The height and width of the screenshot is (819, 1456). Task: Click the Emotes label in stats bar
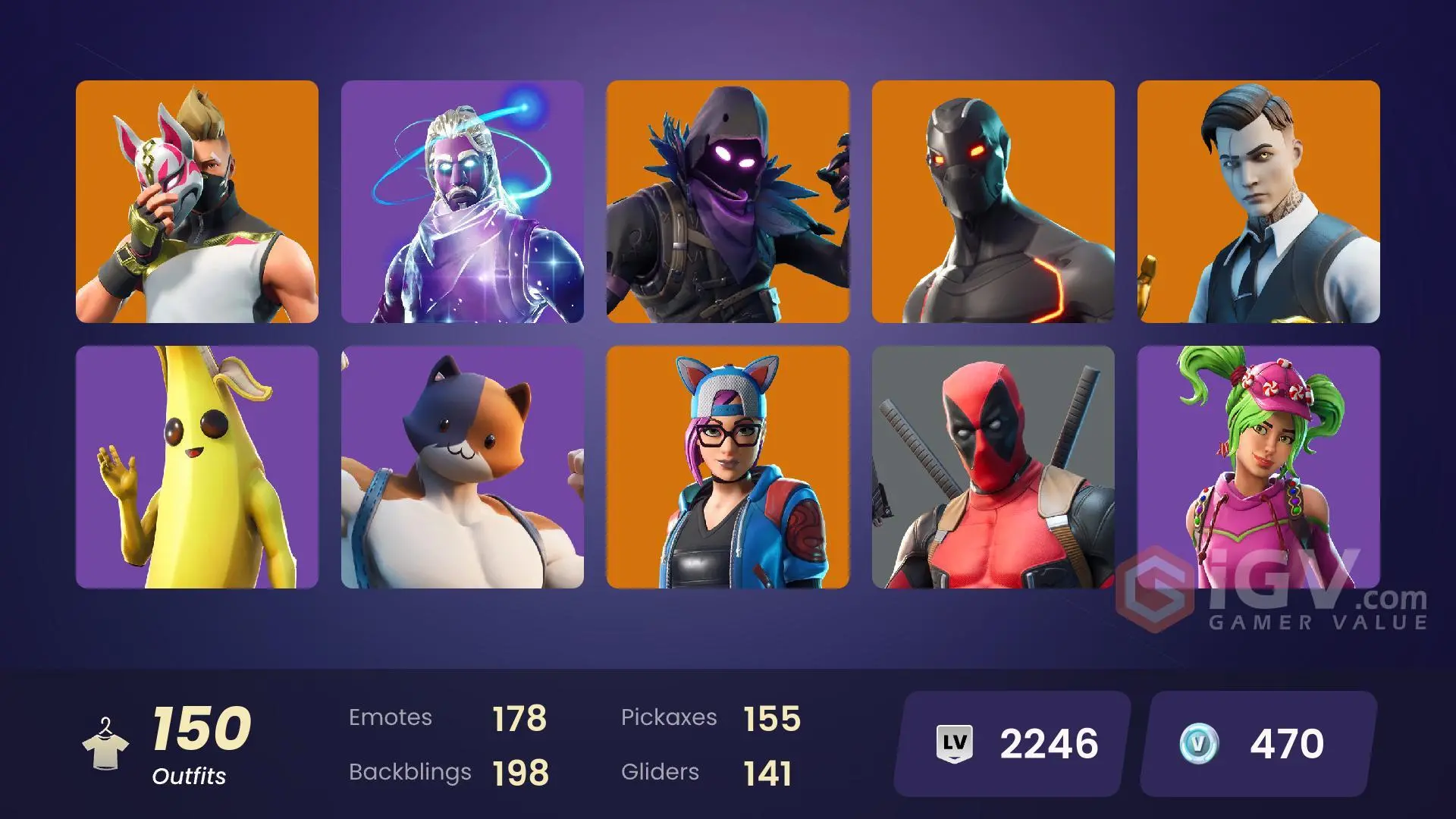coord(391,717)
